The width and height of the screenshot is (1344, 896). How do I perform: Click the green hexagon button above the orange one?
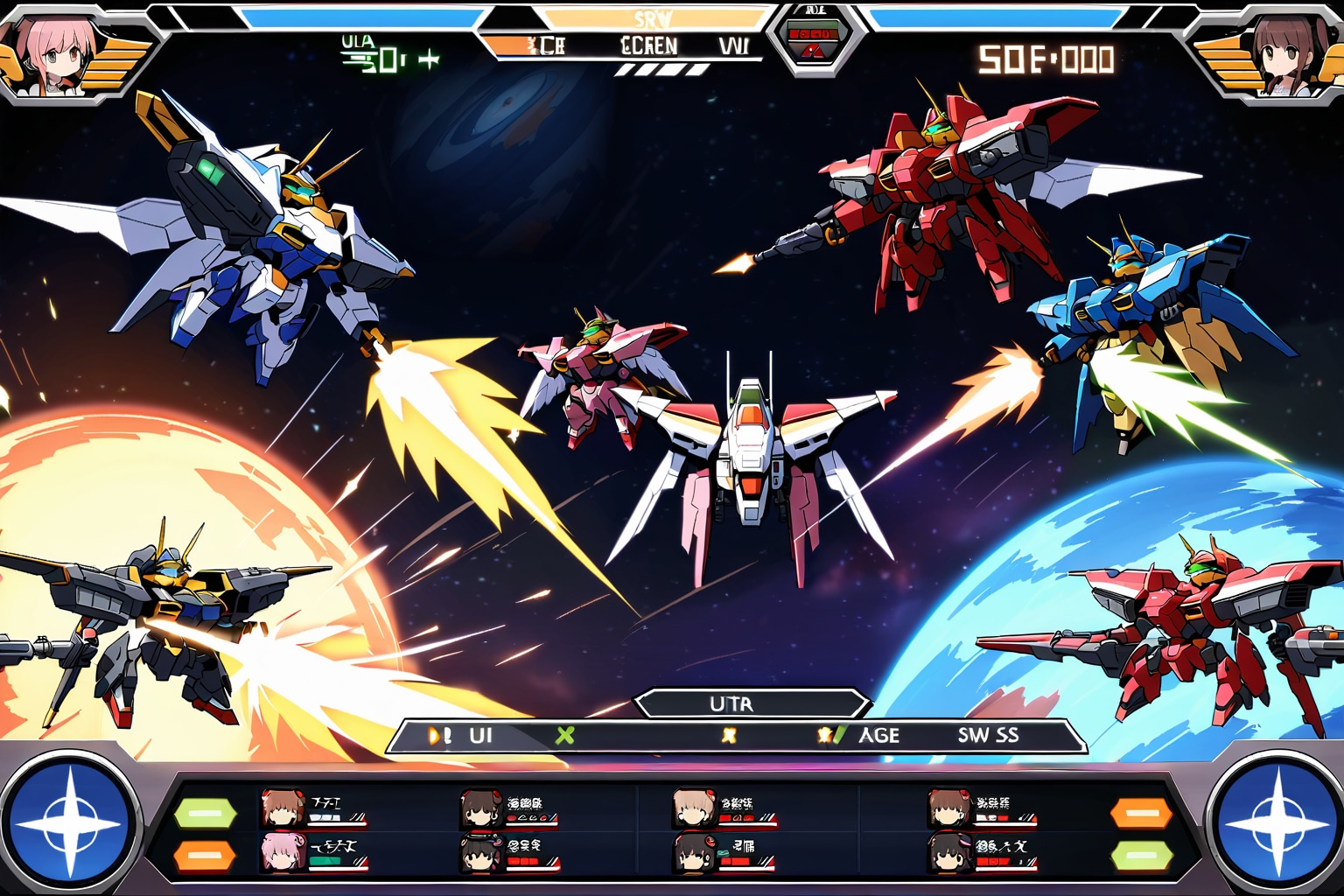(x=205, y=814)
